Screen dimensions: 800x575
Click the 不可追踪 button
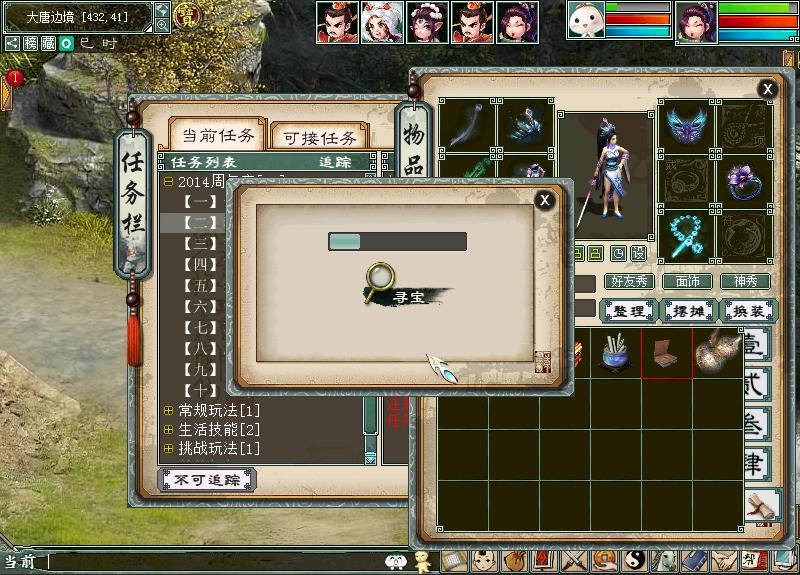click(x=207, y=480)
